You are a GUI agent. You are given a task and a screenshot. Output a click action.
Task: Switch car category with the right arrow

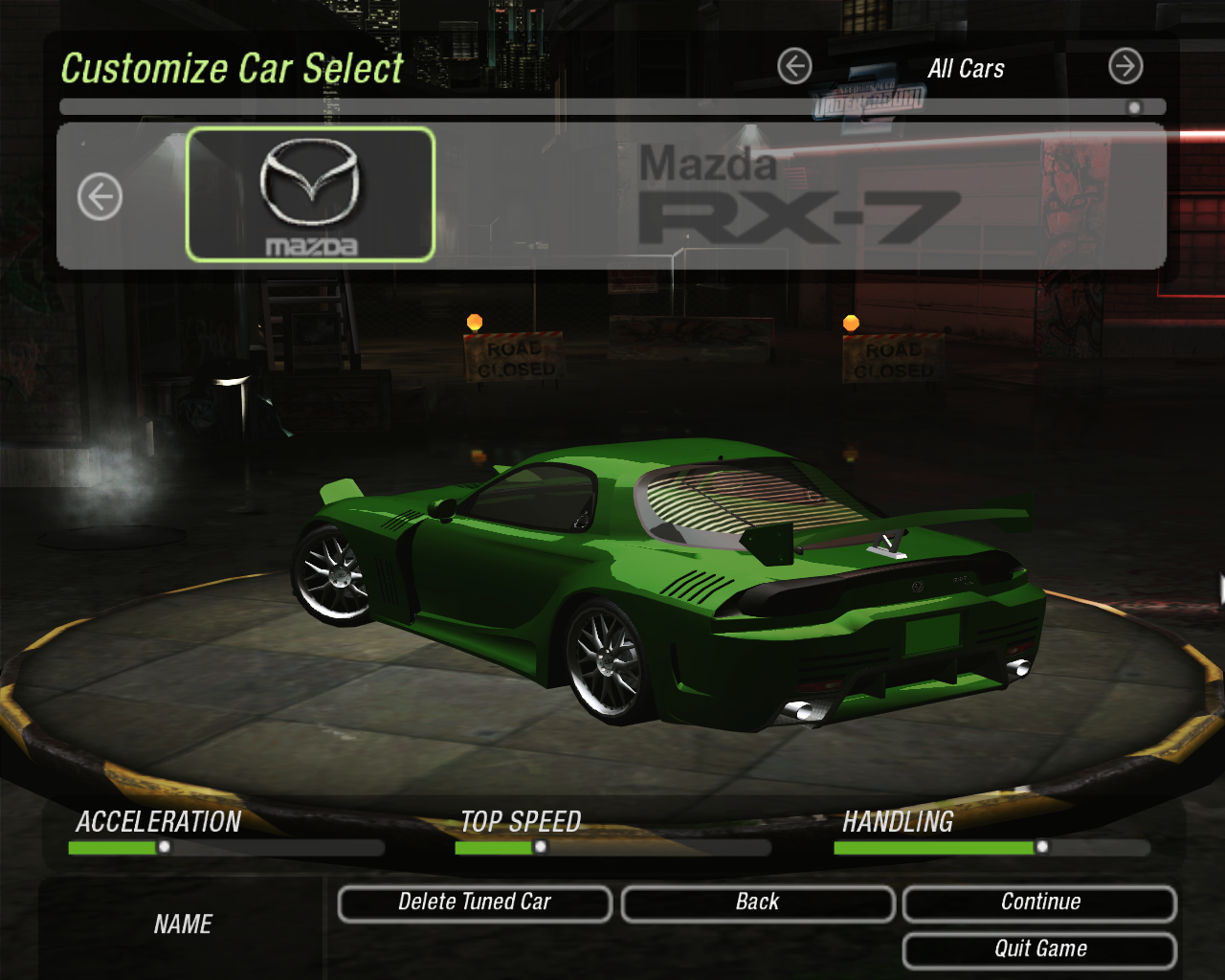coord(1125,67)
